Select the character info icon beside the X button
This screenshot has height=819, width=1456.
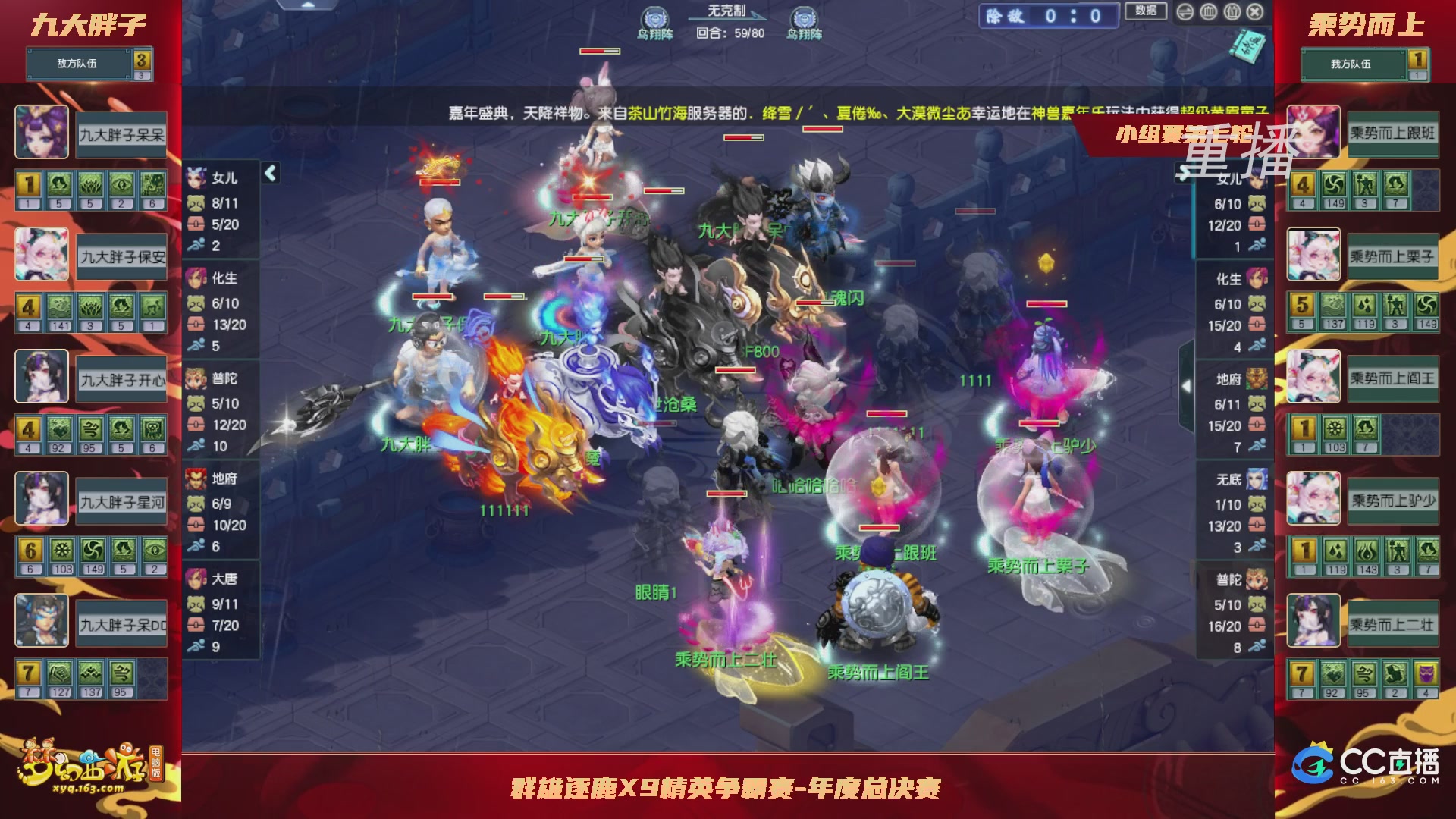click(1232, 12)
